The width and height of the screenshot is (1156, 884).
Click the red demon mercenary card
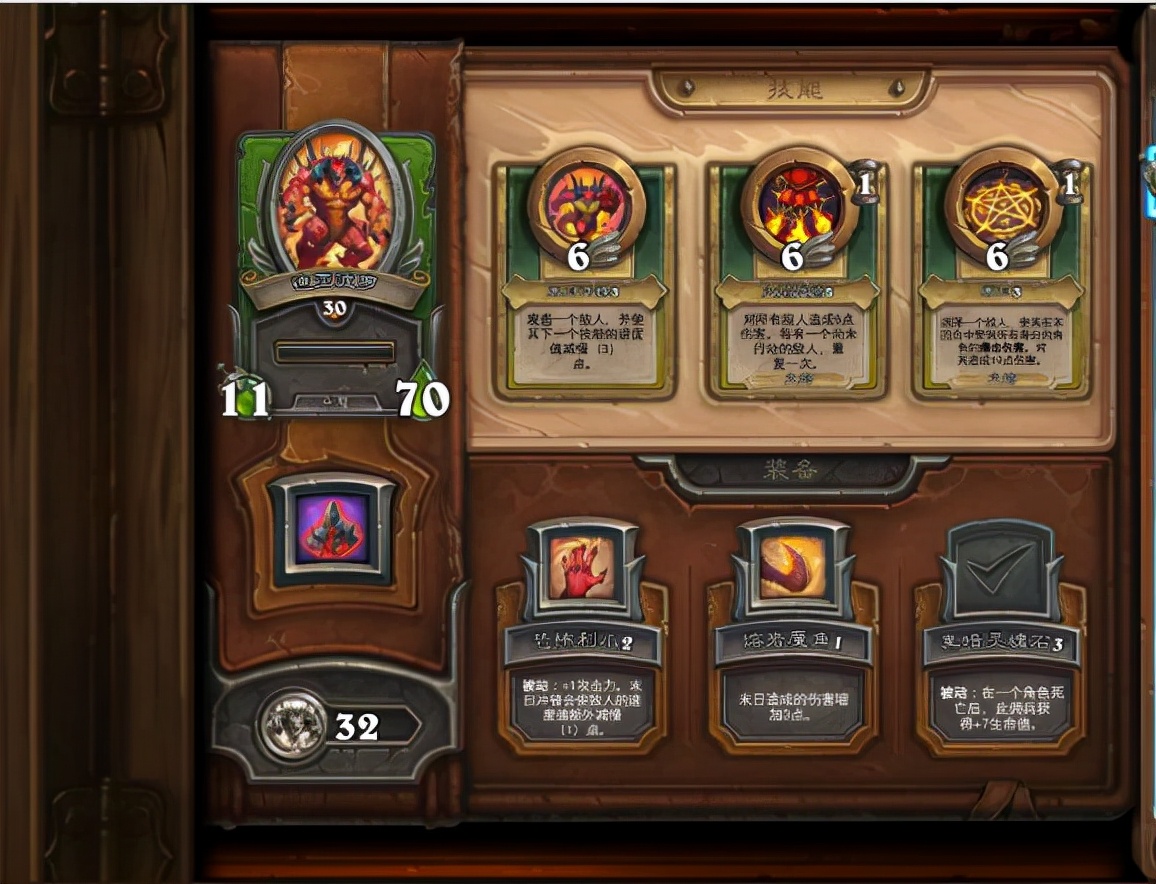335,270
